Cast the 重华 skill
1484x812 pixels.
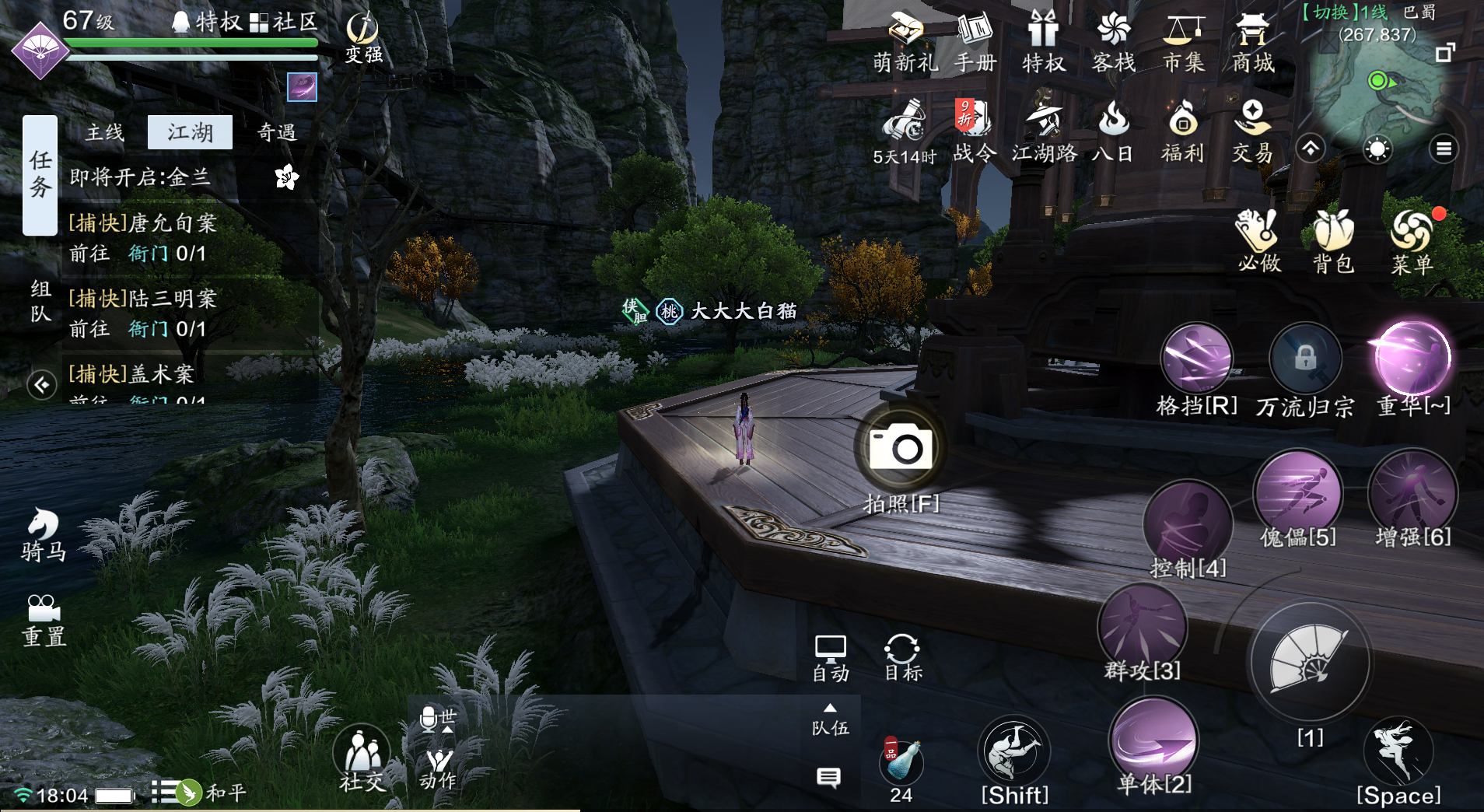point(1413,359)
